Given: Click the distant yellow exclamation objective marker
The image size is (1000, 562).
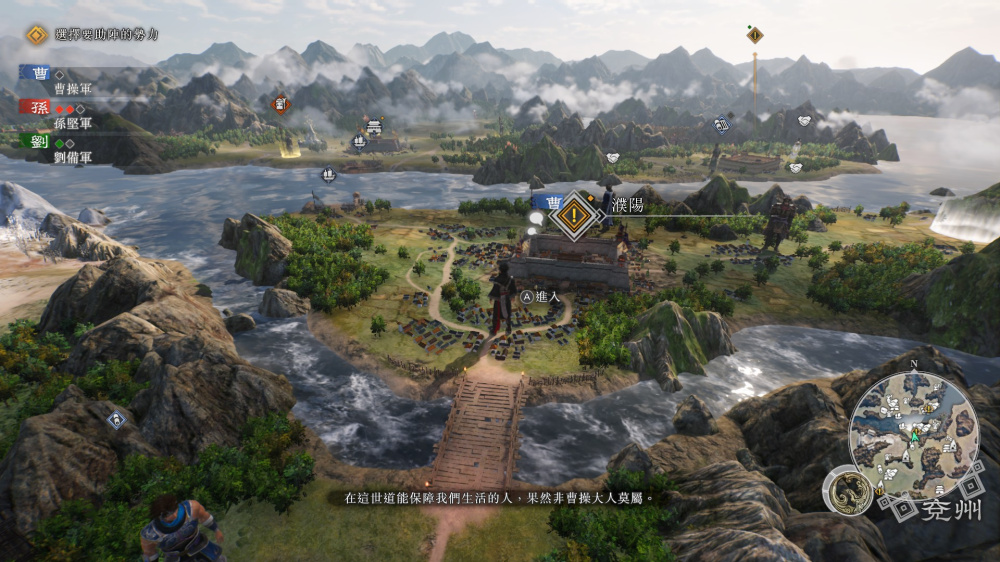Looking at the screenshot, I should click(x=755, y=35).
